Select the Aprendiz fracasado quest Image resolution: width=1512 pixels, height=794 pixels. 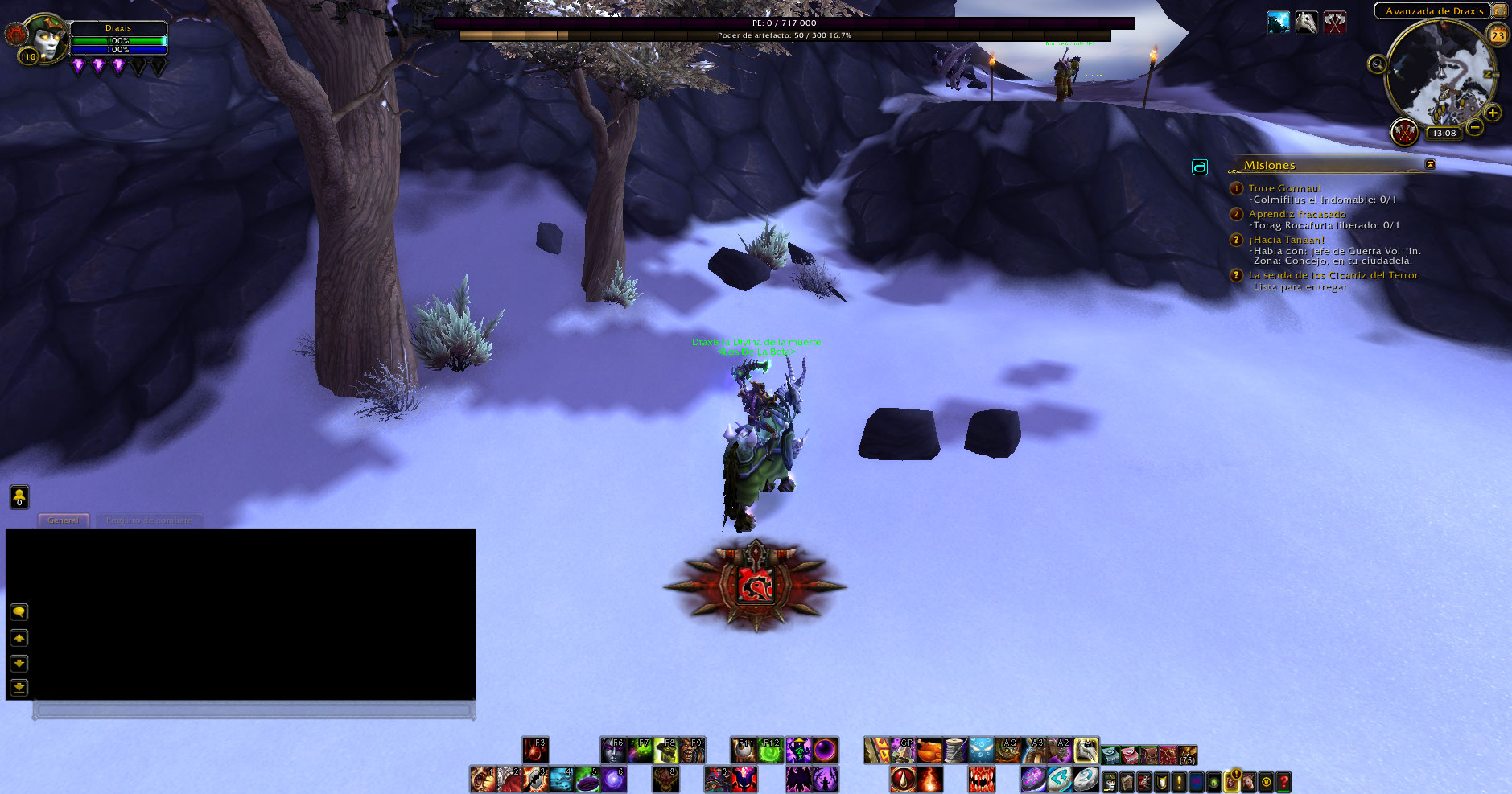tap(1297, 214)
